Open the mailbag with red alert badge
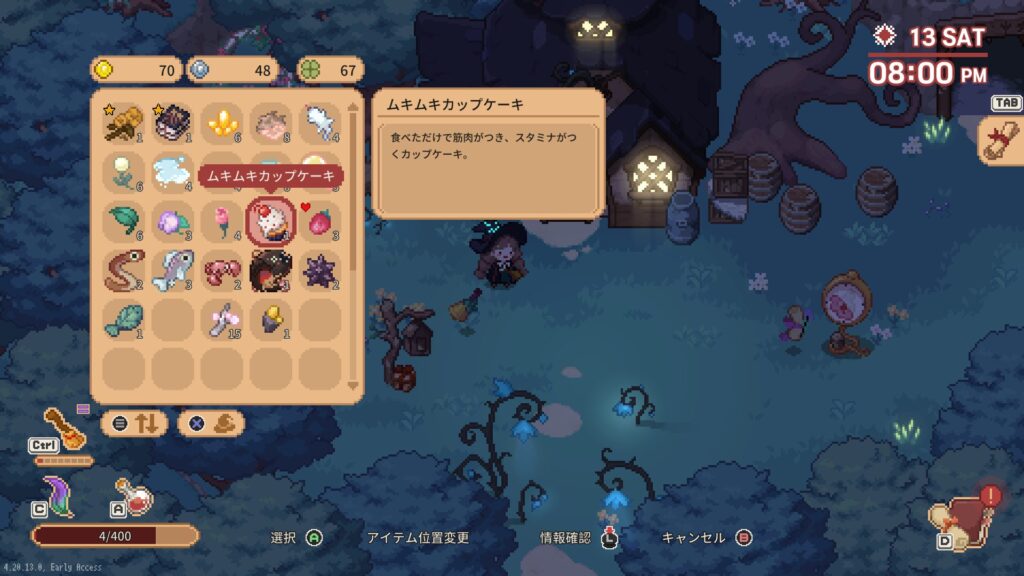This screenshot has width=1024, height=576. pyautogui.click(x=962, y=516)
